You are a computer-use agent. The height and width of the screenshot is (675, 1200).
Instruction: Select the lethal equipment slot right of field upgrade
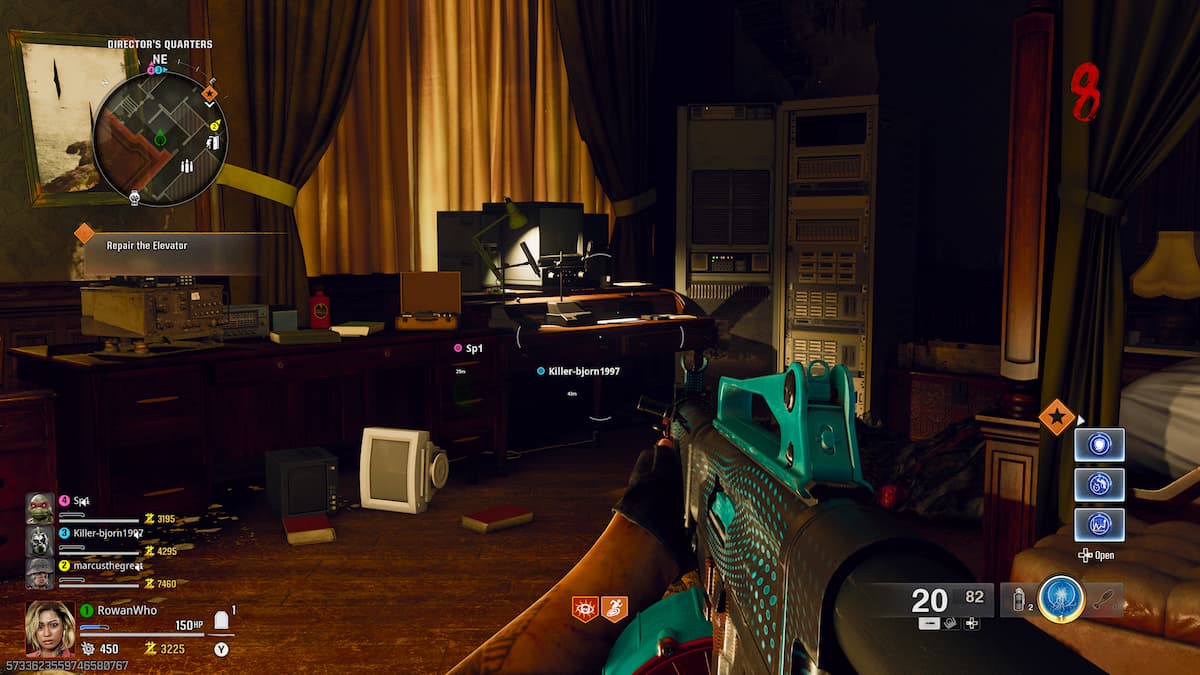pos(1104,600)
